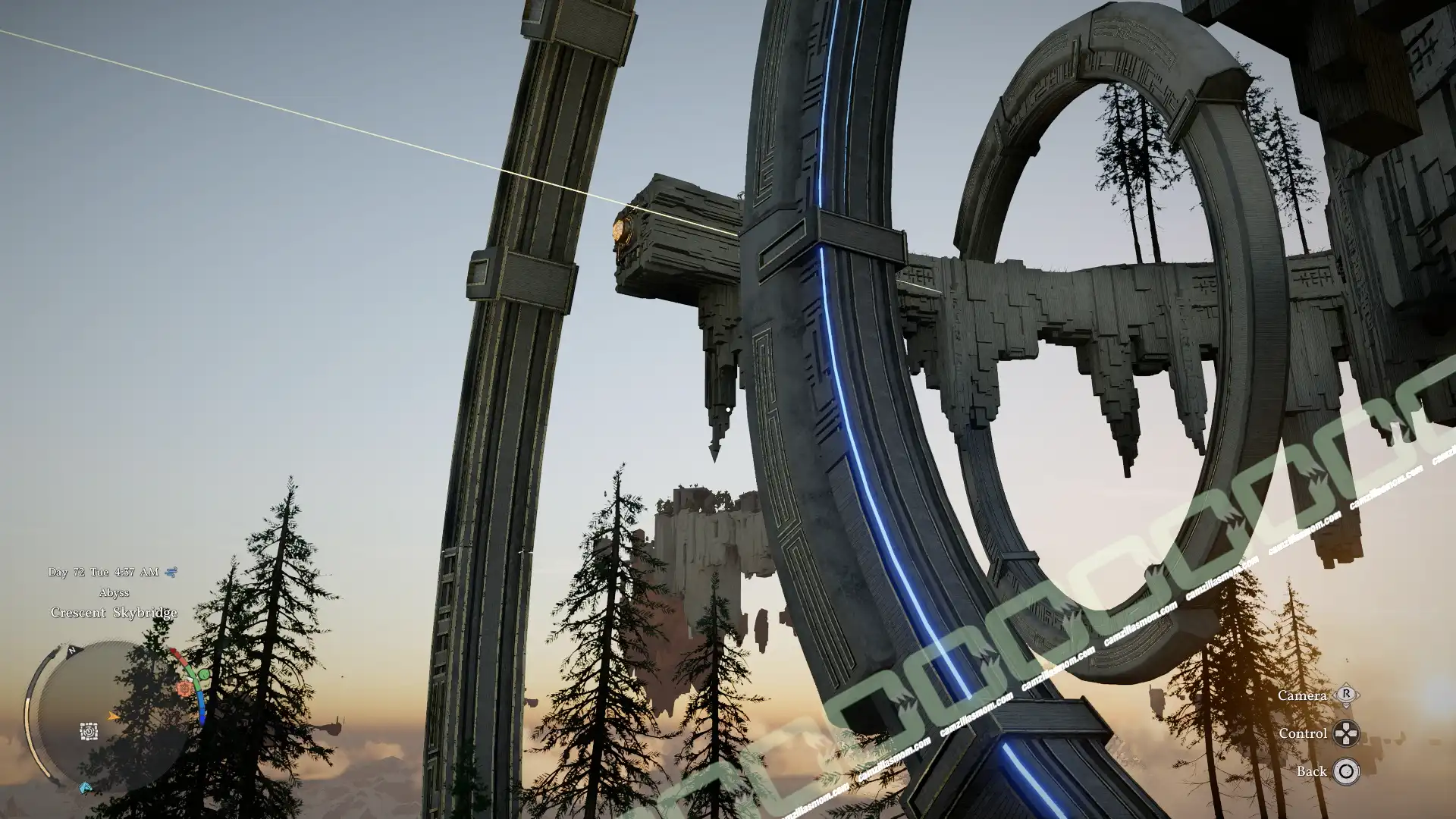Click the blue camp marker at minimap edge

(86, 788)
